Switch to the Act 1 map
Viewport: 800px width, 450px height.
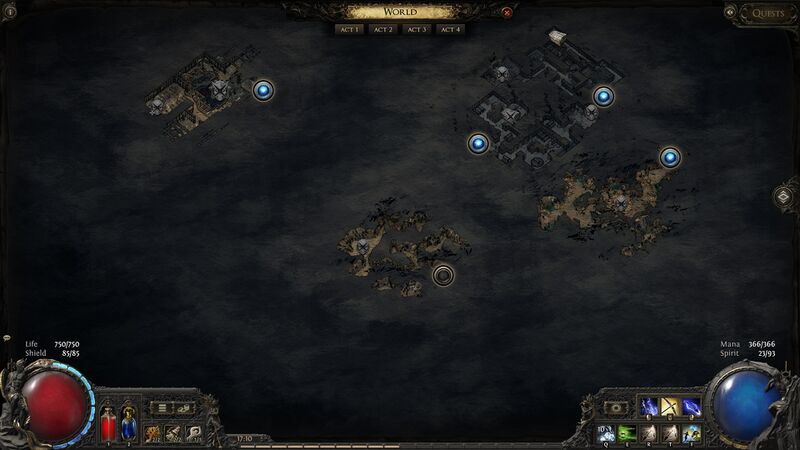349,30
